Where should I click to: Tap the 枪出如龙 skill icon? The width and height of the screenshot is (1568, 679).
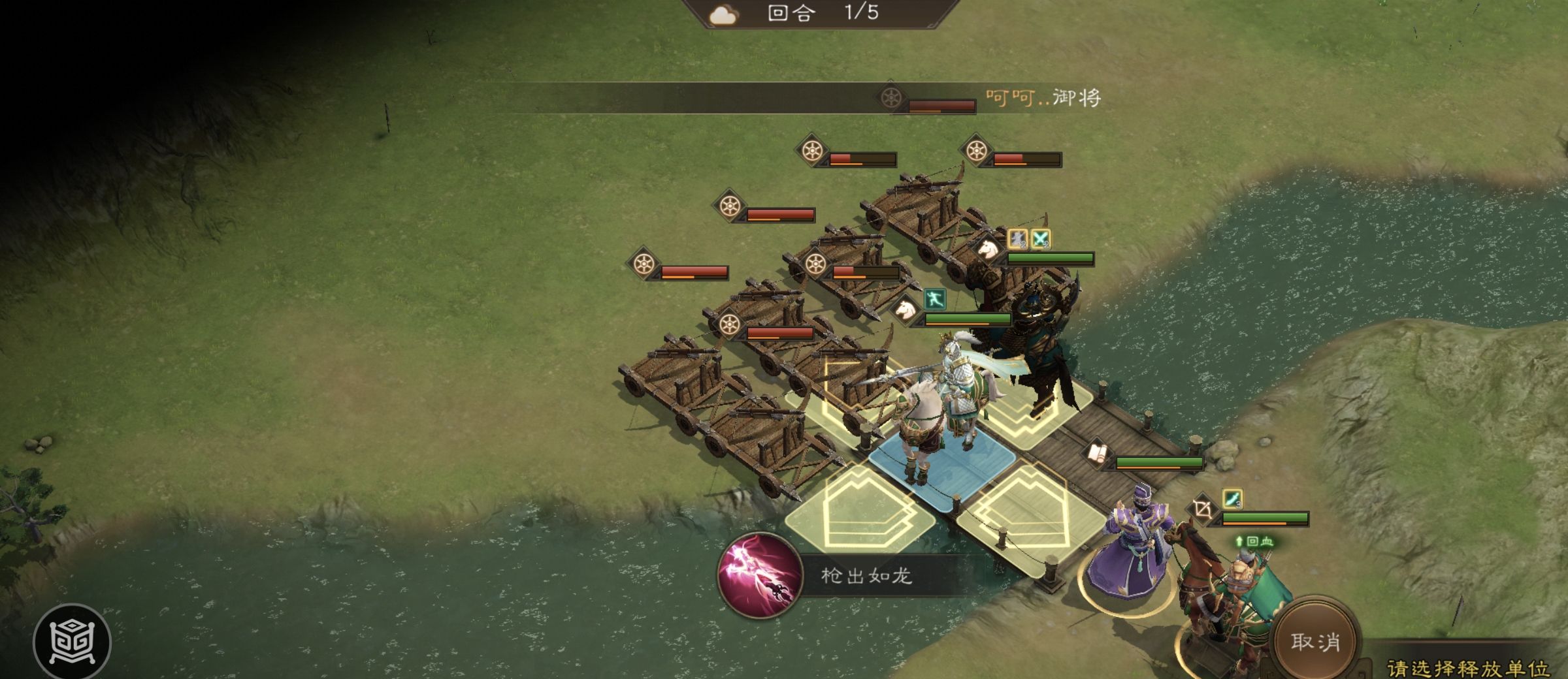click(760, 575)
